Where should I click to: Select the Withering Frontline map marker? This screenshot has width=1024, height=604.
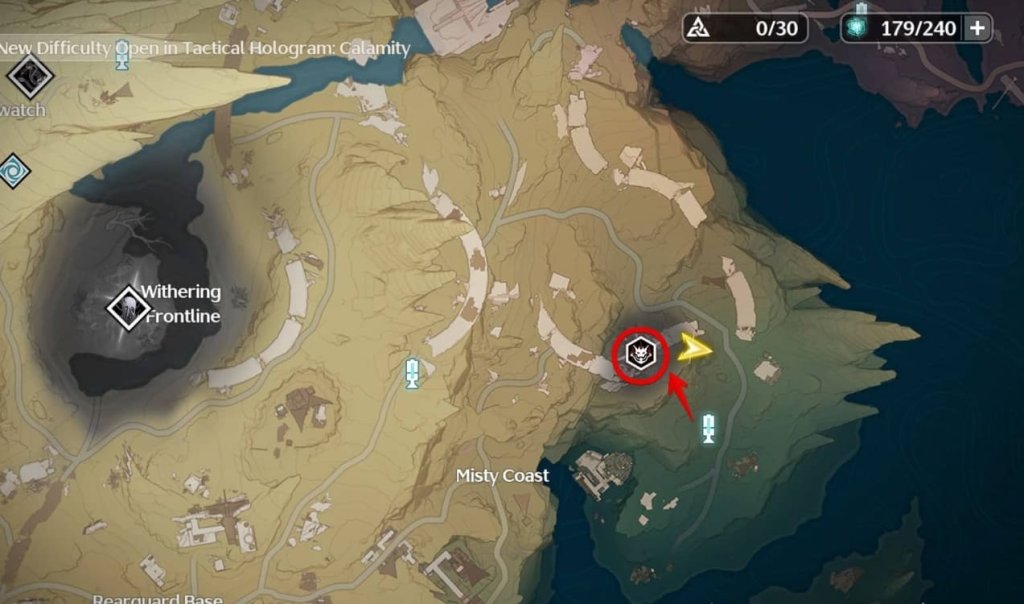[x=129, y=305]
